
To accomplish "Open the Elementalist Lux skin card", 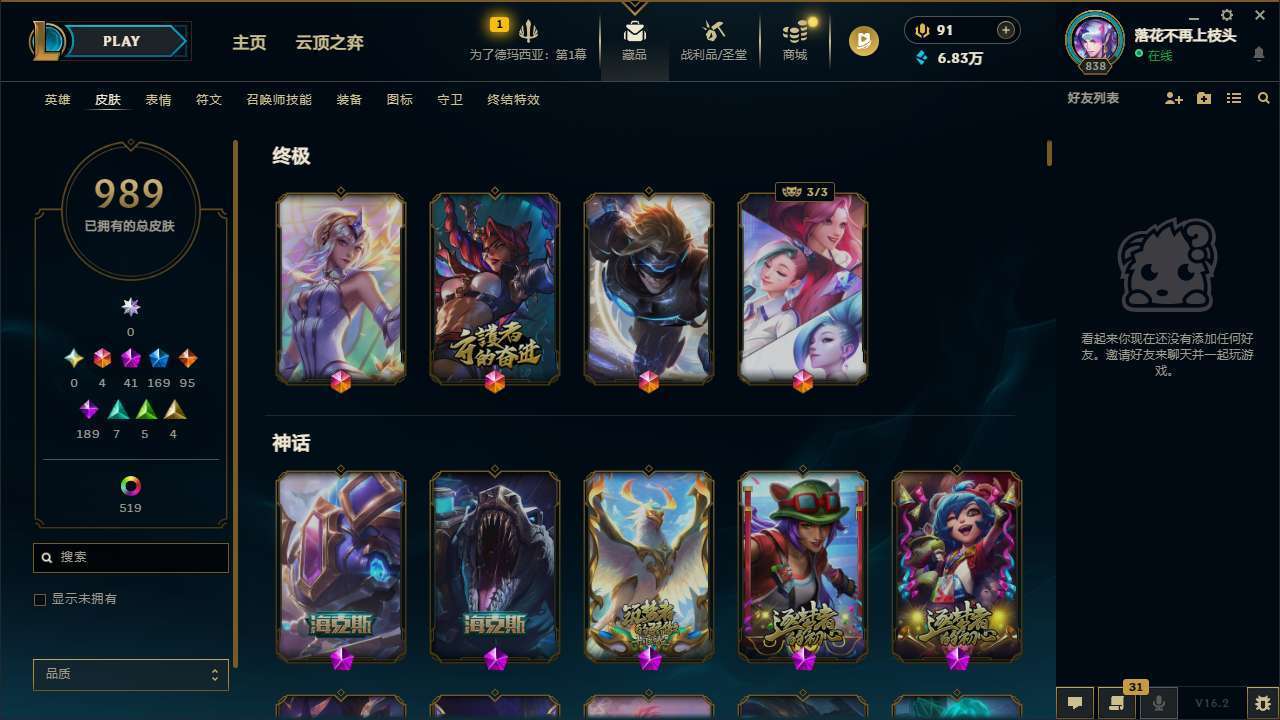I will pos(341,288).
